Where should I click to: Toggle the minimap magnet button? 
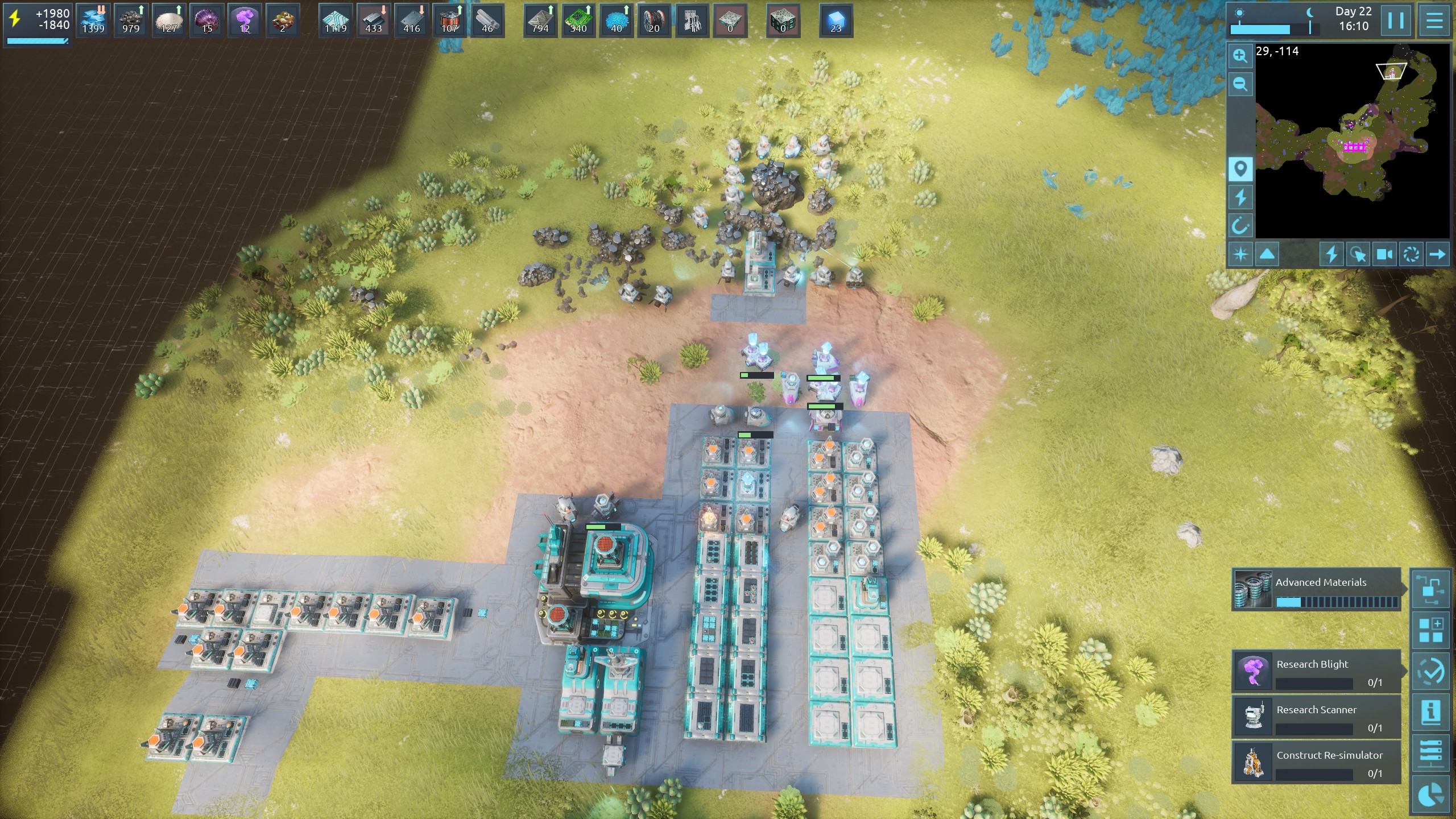tap(1240, 226)
